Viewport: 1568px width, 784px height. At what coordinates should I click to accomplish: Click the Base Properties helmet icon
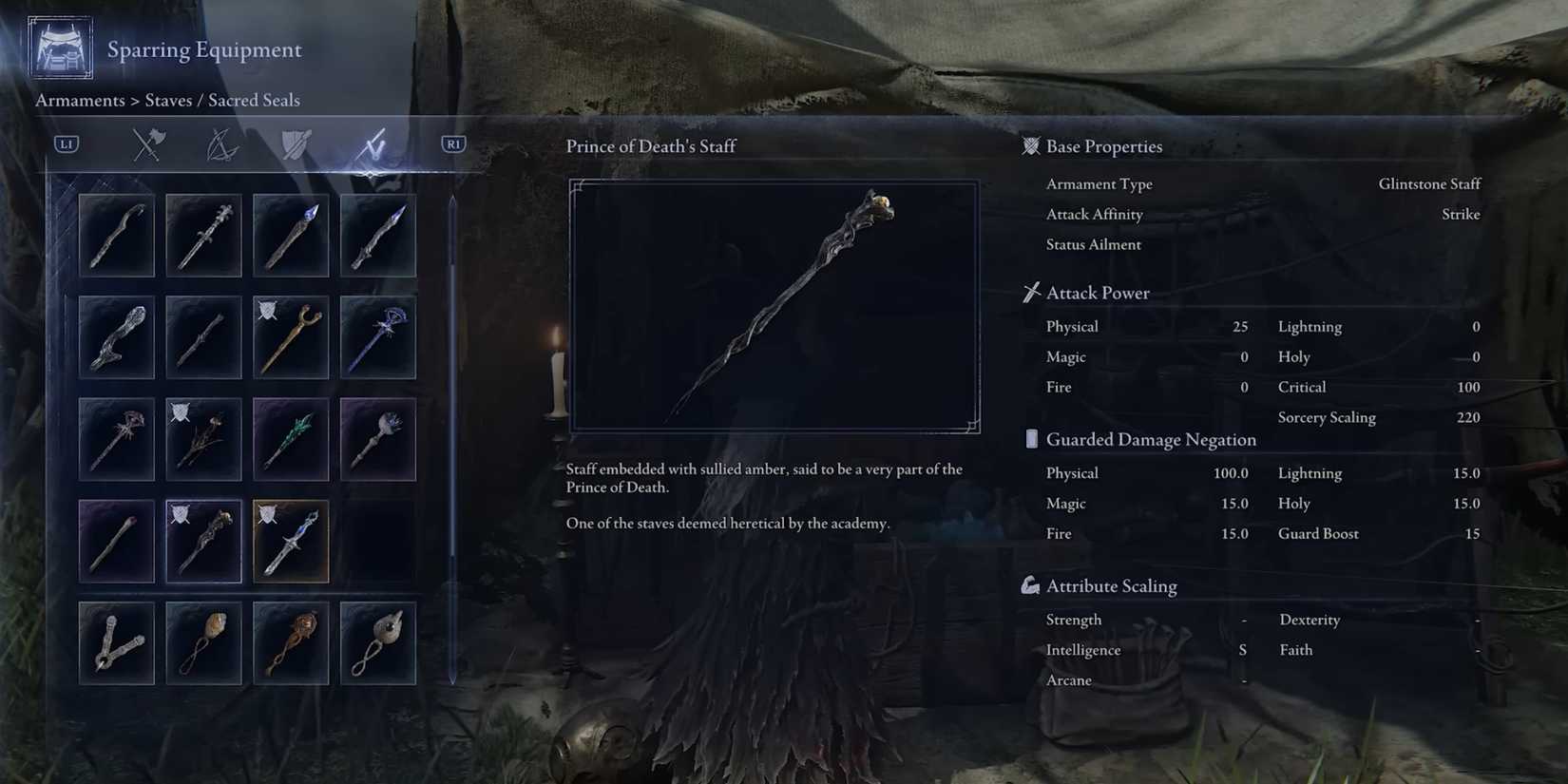(x=1030, y=146)
